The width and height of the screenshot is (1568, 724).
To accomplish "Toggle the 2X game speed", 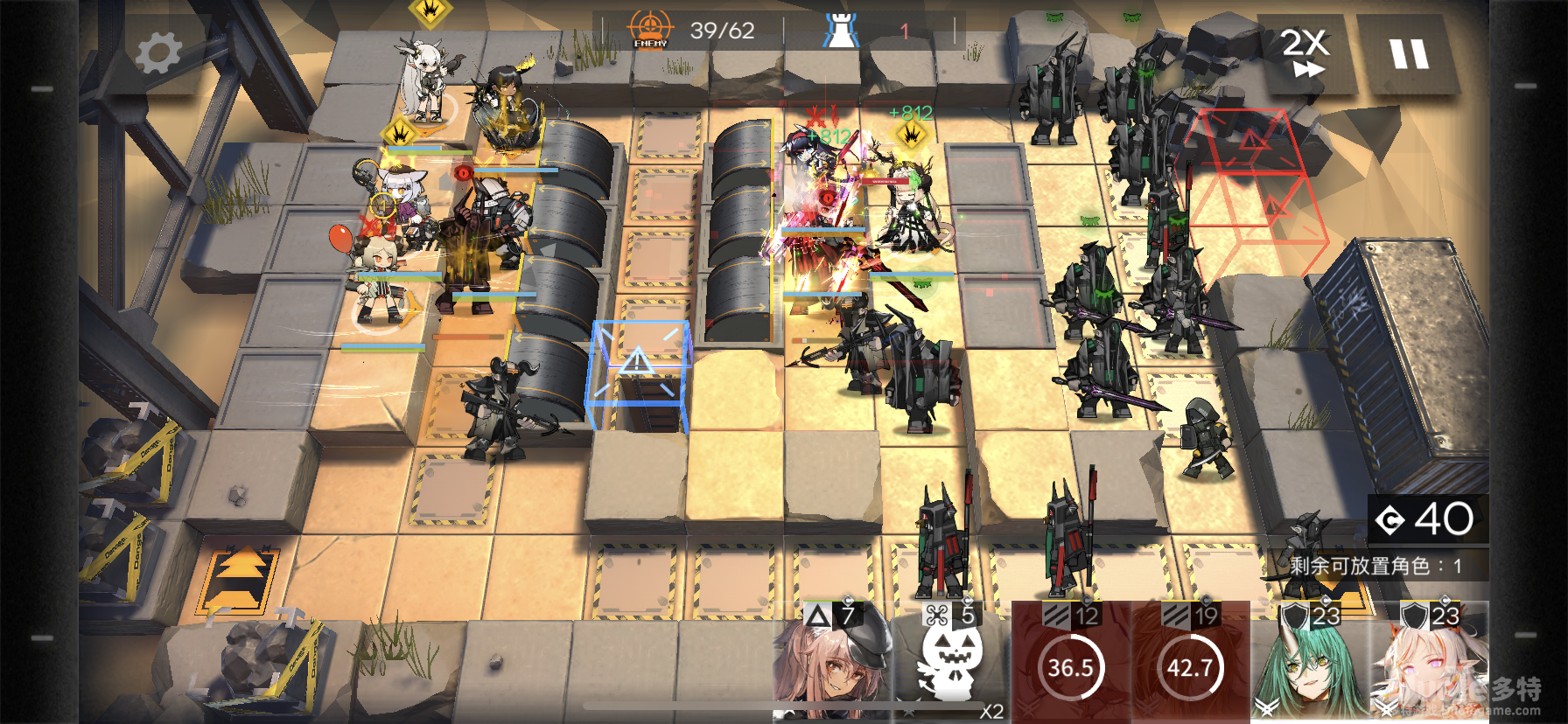I will (x=1306, y=52).
